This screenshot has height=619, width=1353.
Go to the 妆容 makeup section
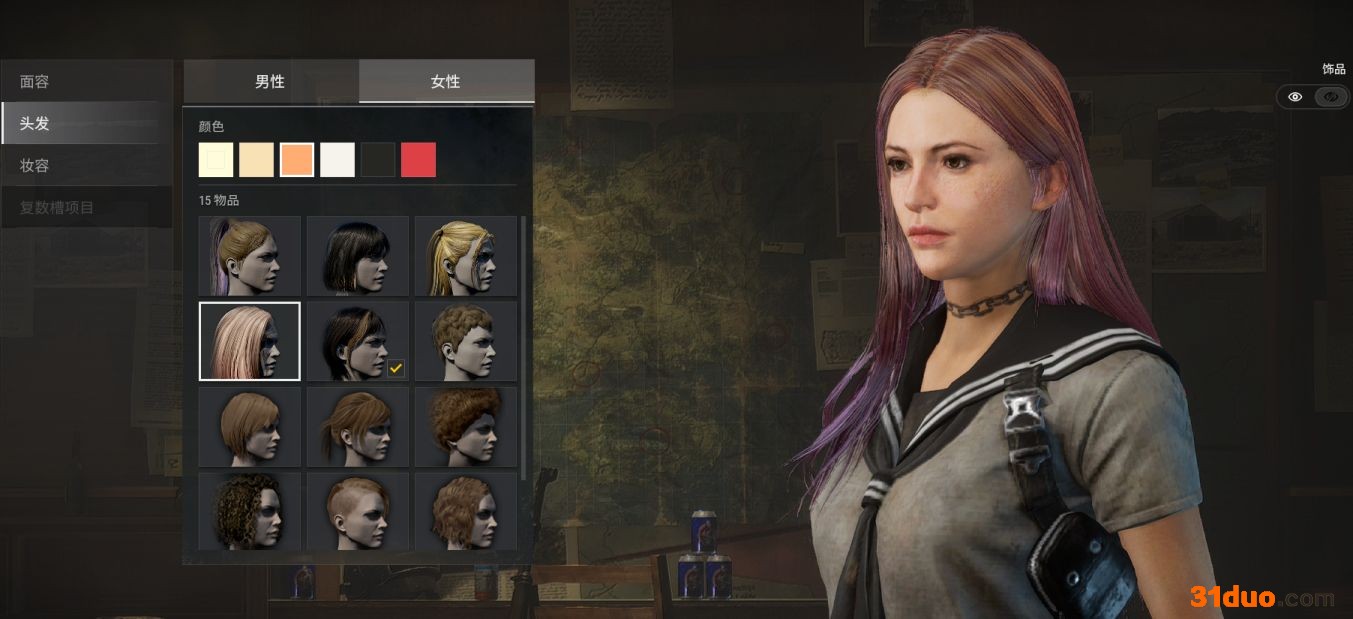(86, 166)
